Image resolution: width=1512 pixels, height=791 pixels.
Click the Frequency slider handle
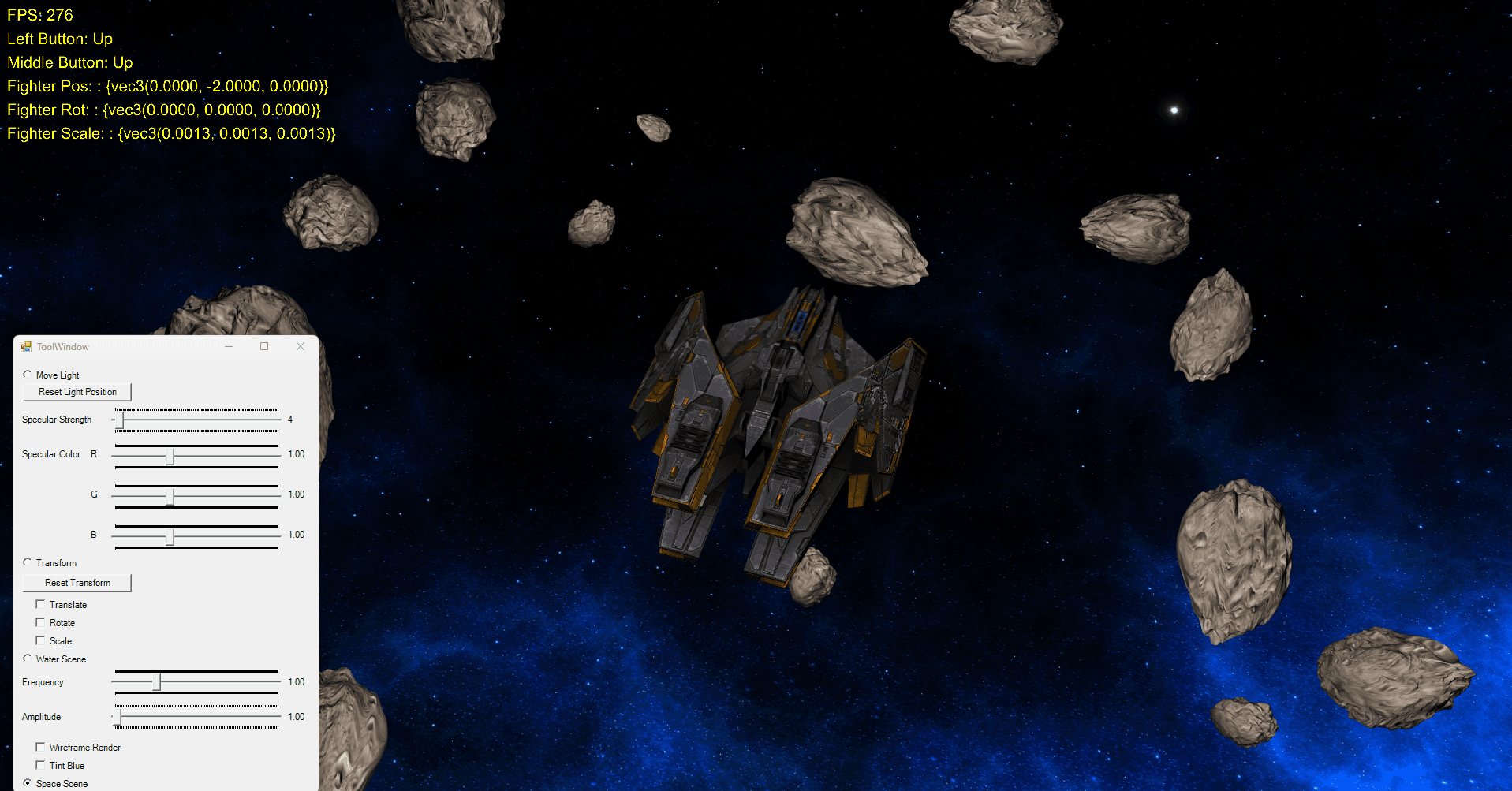tap(159, 681)
